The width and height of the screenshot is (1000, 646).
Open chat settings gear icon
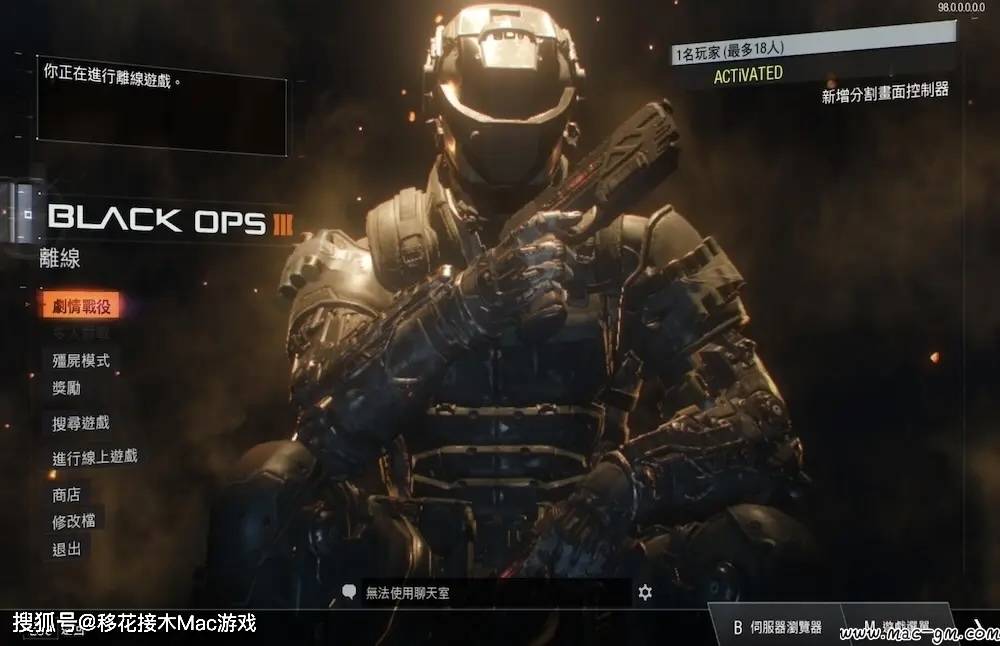[645, 593]
